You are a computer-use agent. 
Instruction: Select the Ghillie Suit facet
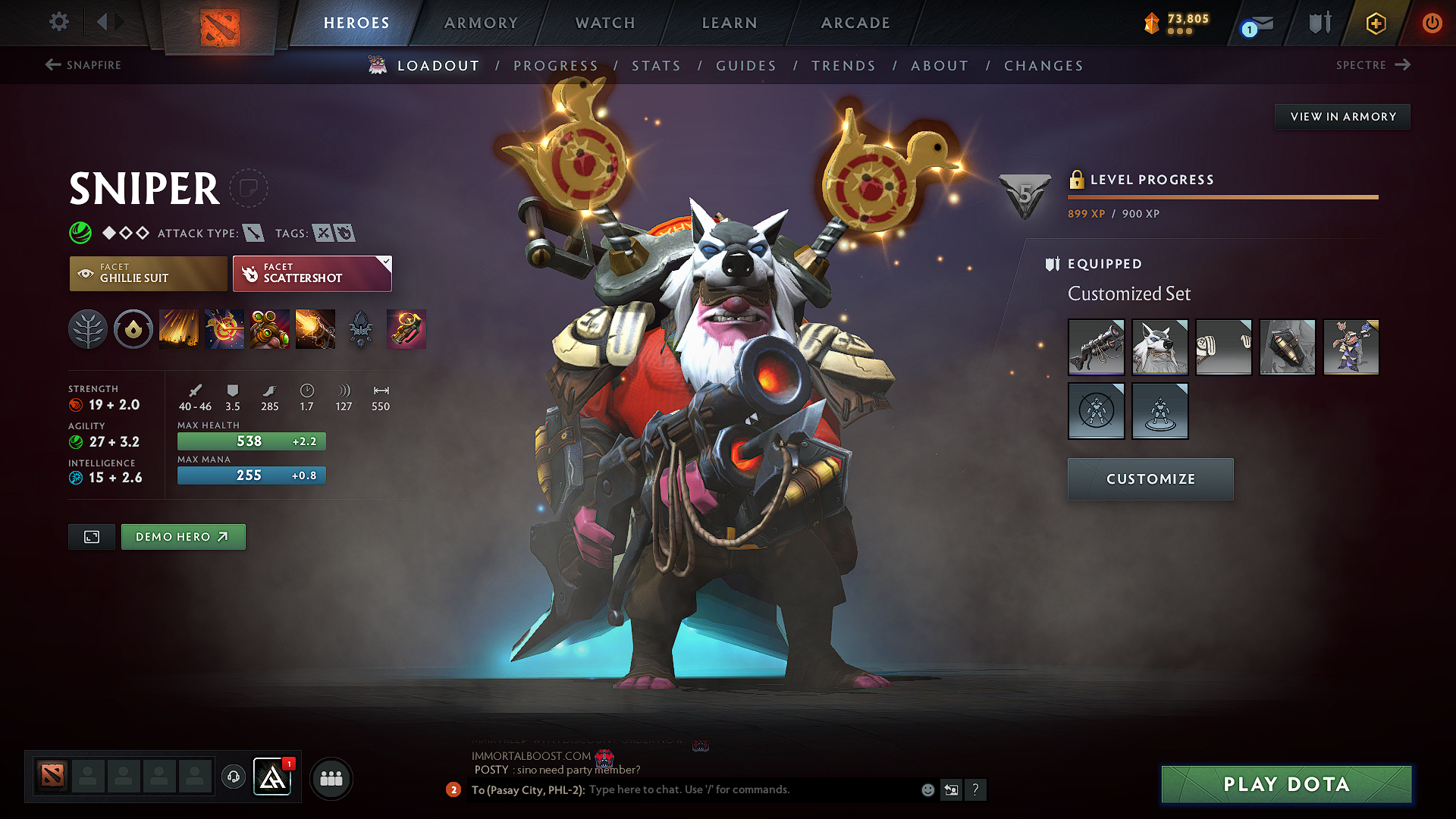[147, 273]
